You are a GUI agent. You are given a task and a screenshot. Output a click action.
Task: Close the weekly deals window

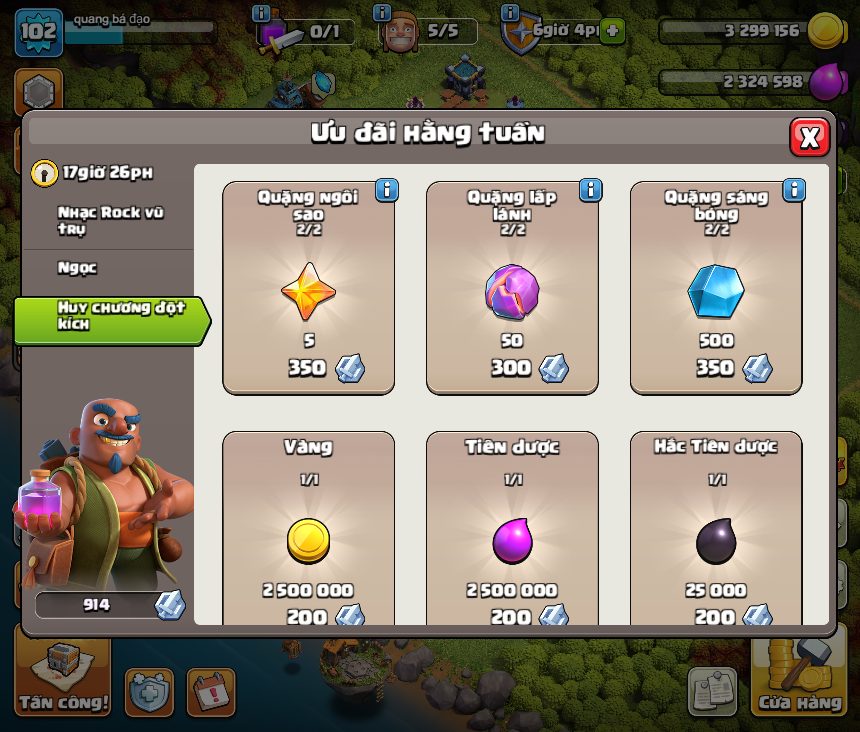(x=809, y=137)
